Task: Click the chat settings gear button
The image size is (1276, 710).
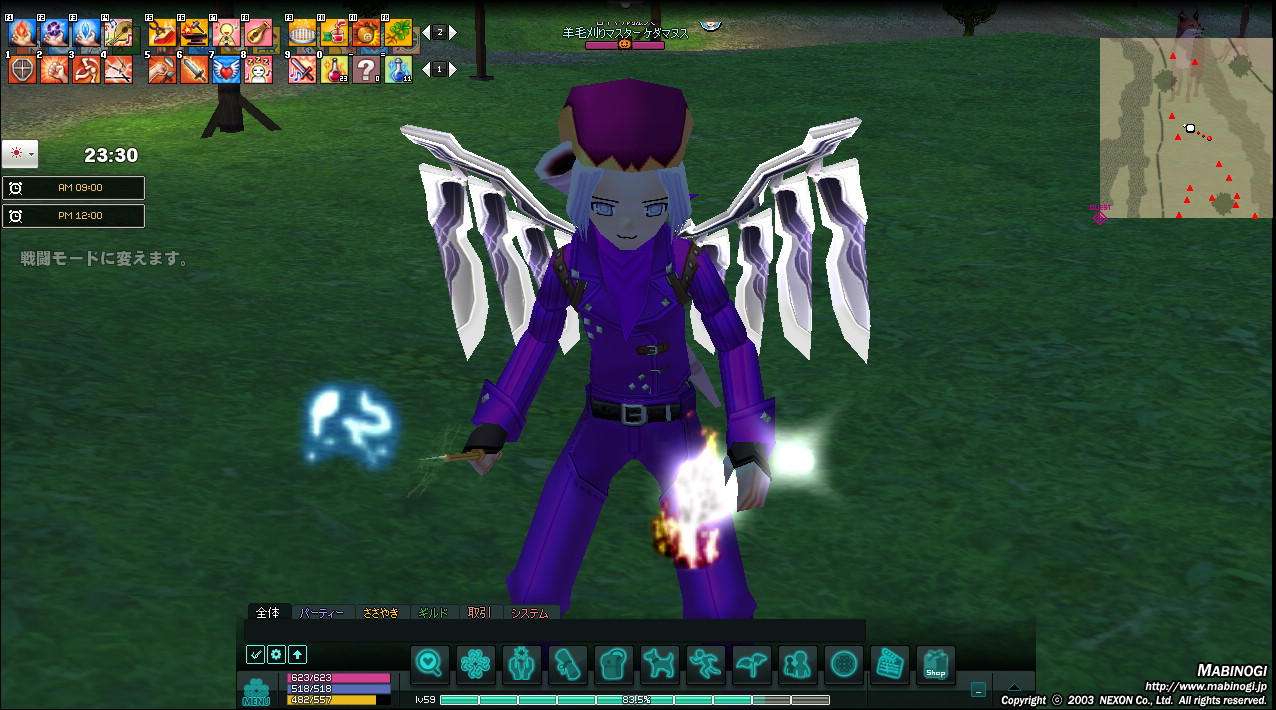Action: pyautogui.click(x=276, y=655)
